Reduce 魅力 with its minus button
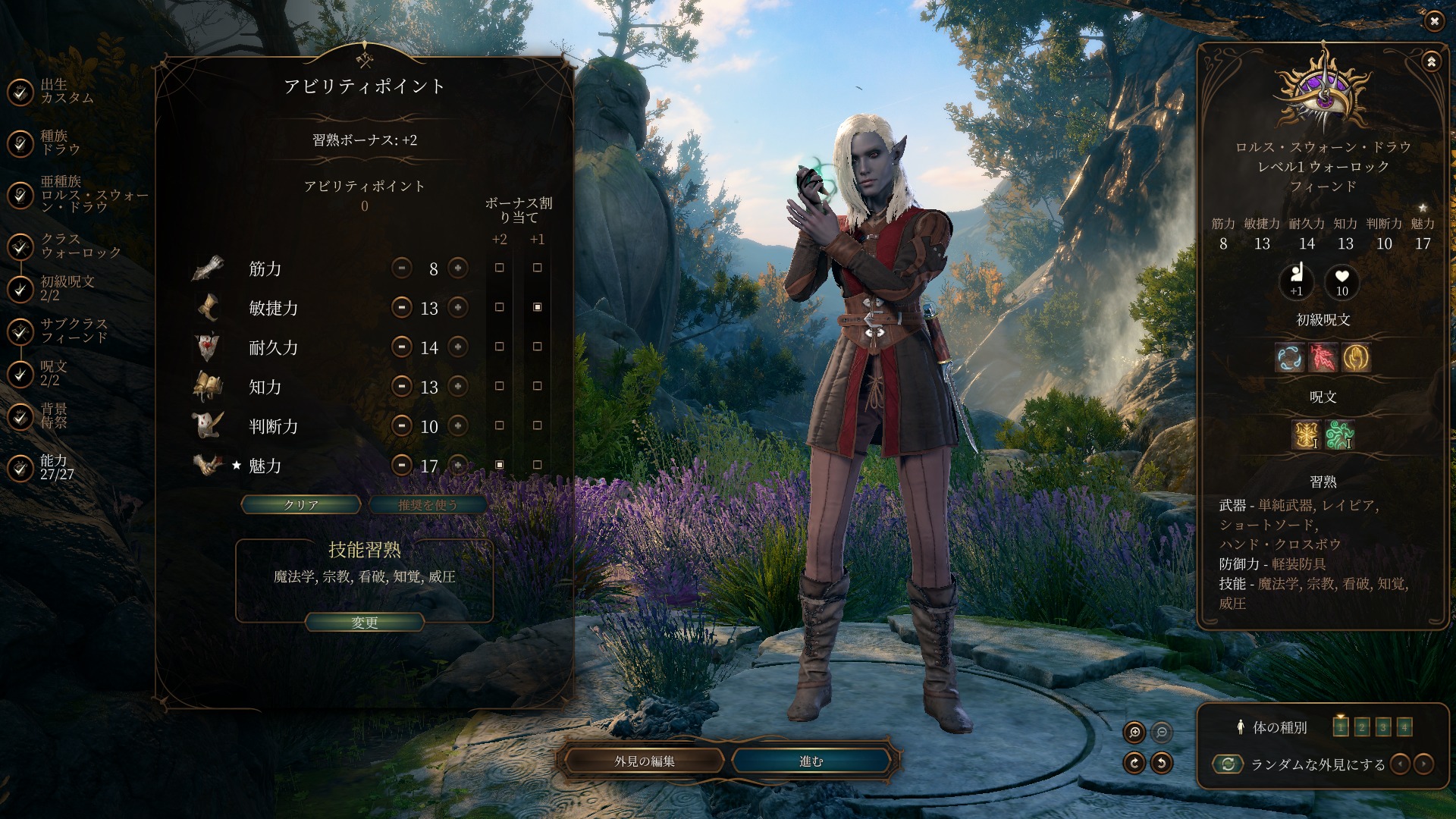 point(402,465)
